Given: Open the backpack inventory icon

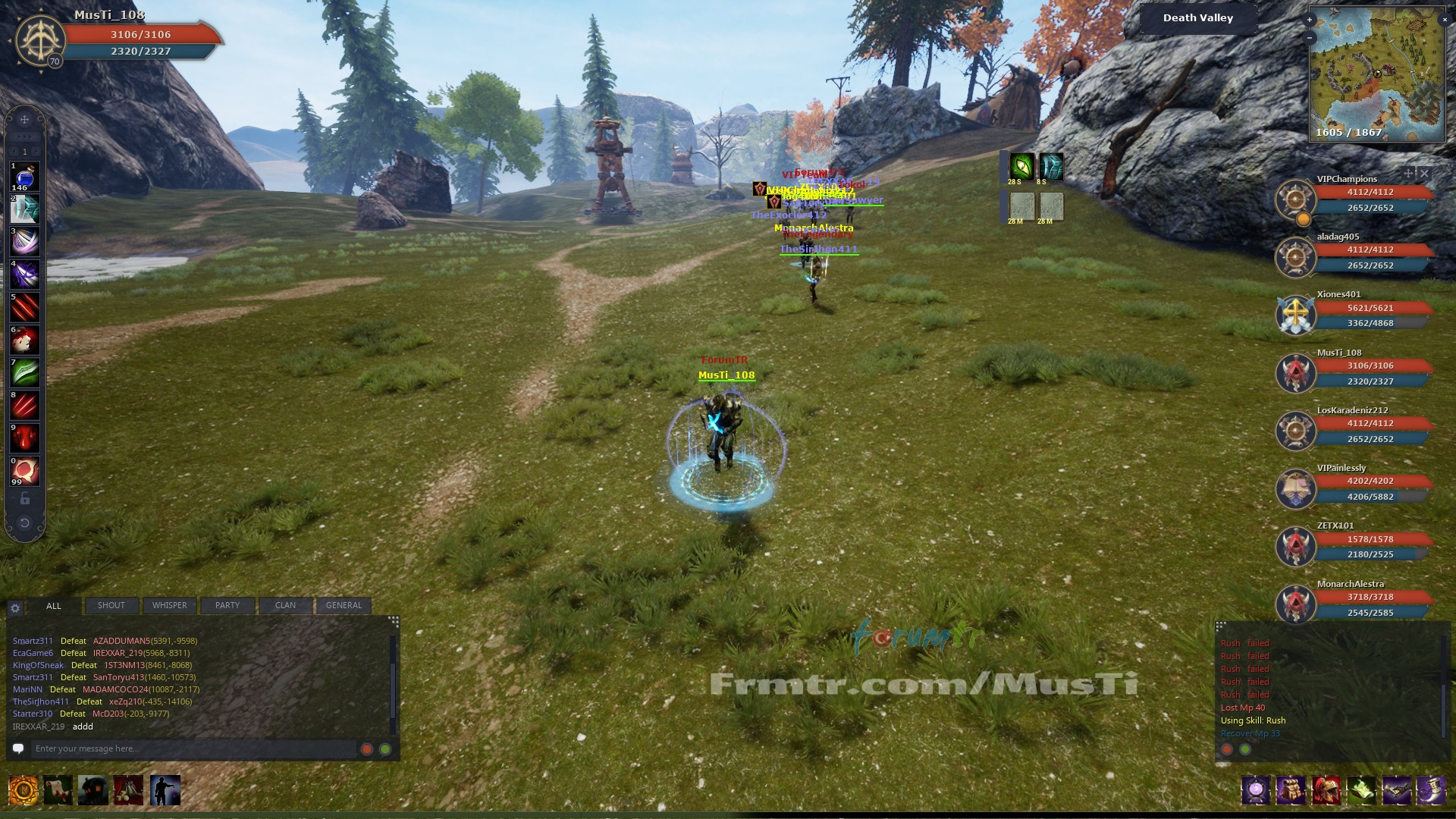Looking at the screenshot, I should [1291, 790].
